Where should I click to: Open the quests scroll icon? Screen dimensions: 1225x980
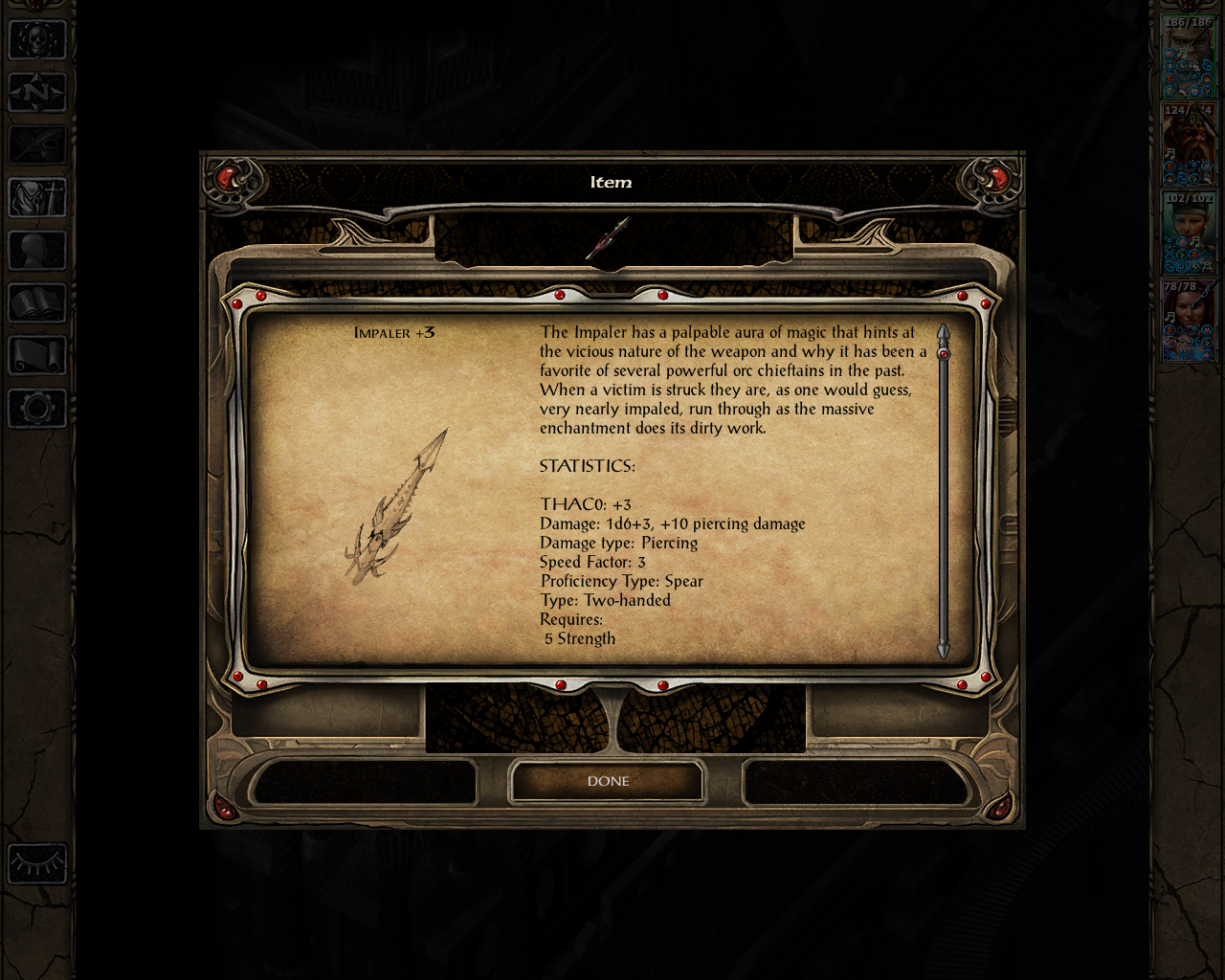pyautogui.click(x=36, y=356)
